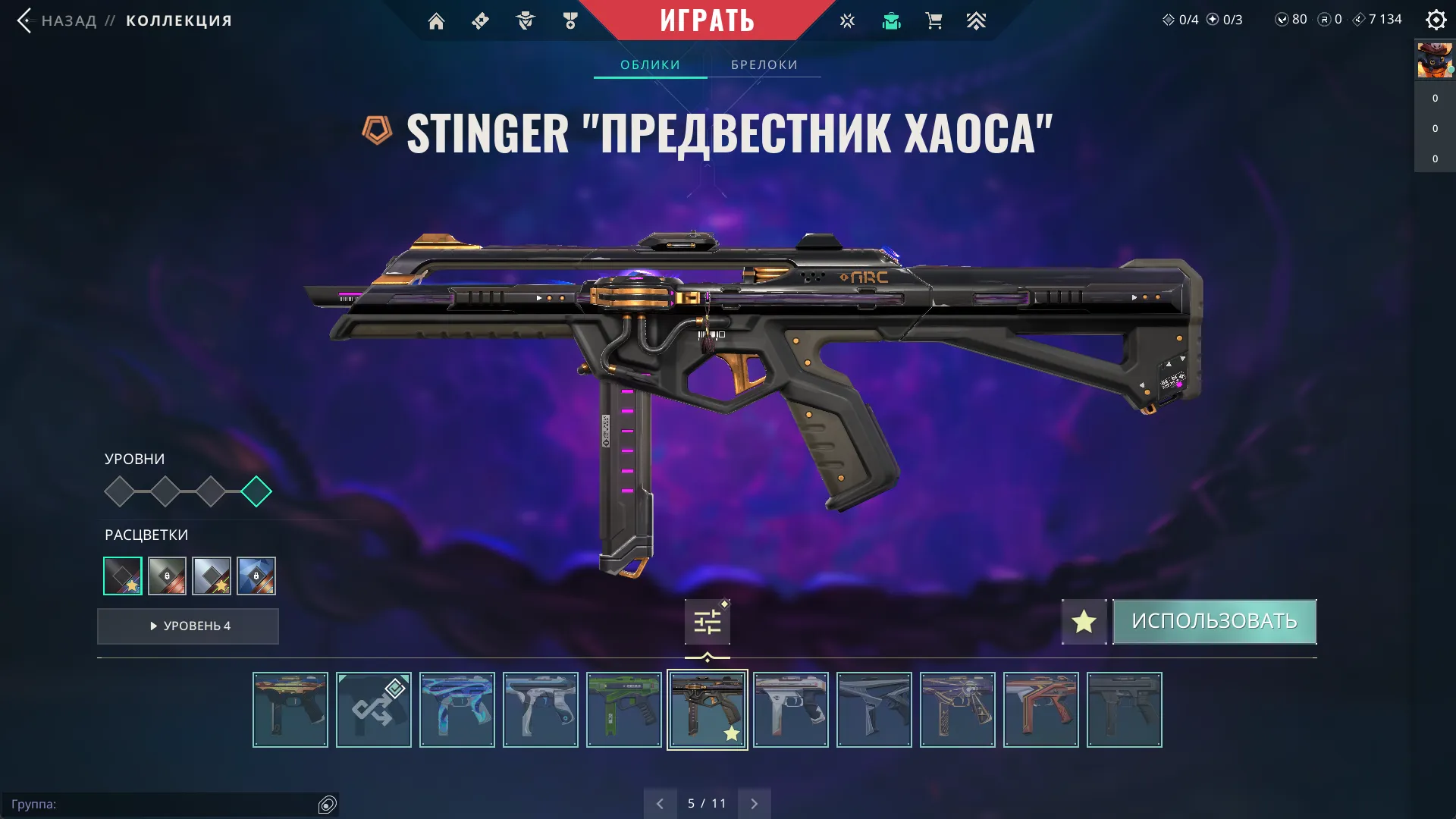This screenshot has height=819, width=1456.
Task: Open the Store cart icon
Action: pyautogui.click(x=934, y=20)
